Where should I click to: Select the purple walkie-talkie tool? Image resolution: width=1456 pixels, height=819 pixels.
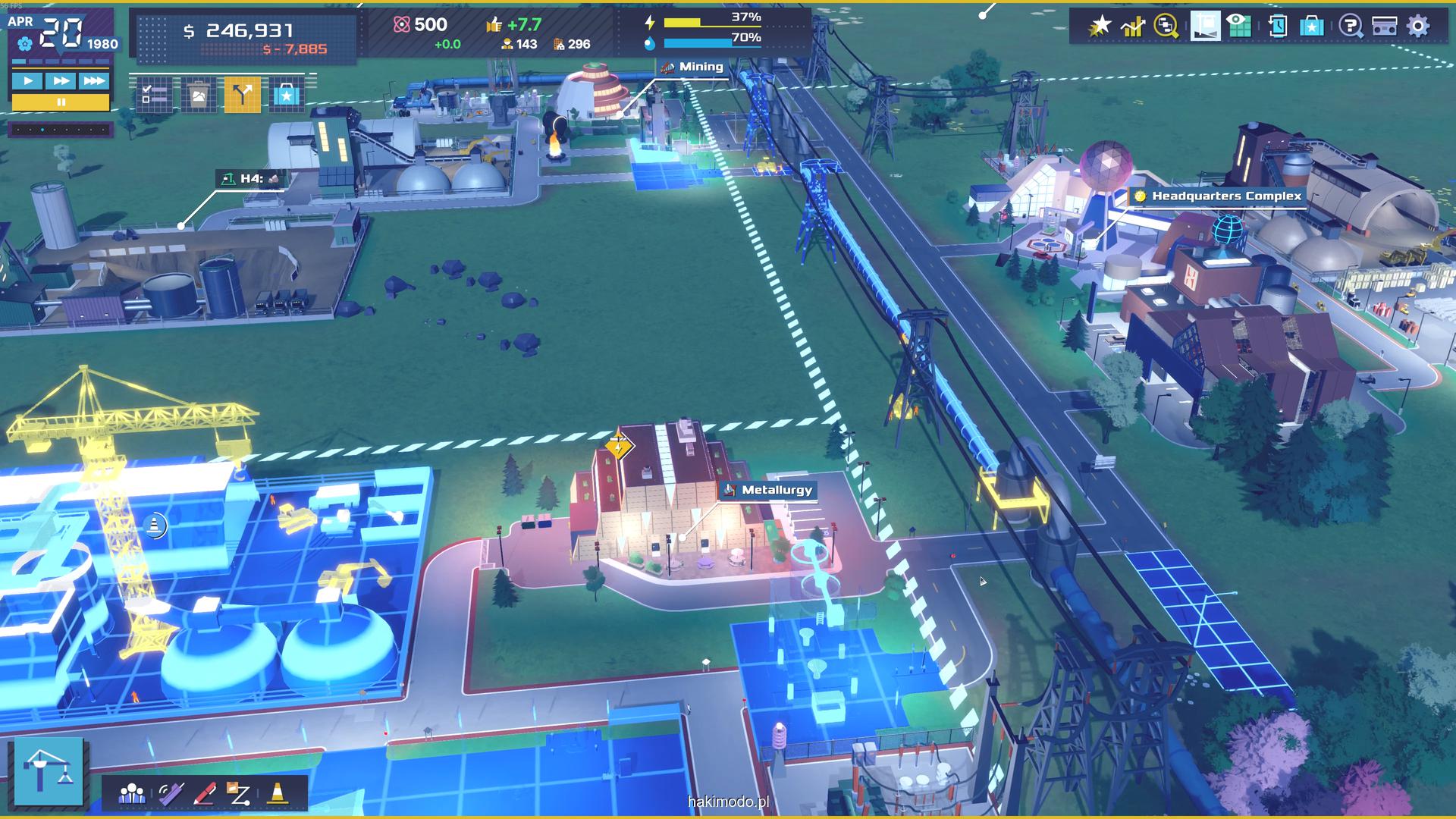171,793
